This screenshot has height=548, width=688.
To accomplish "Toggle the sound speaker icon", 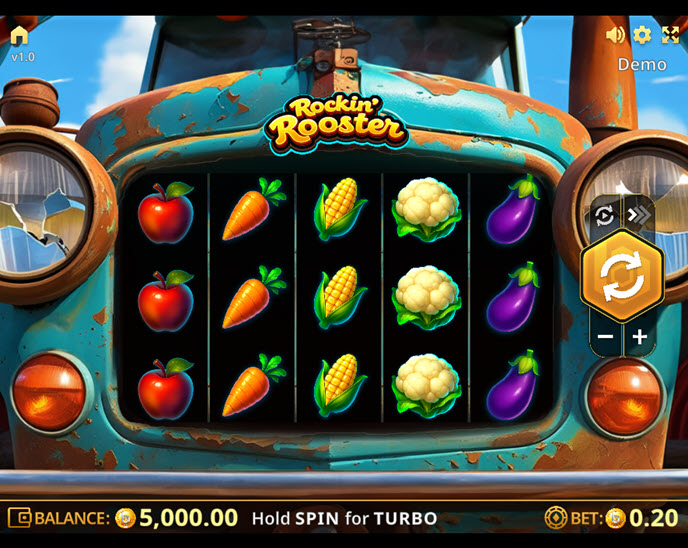I will (615, 35).
